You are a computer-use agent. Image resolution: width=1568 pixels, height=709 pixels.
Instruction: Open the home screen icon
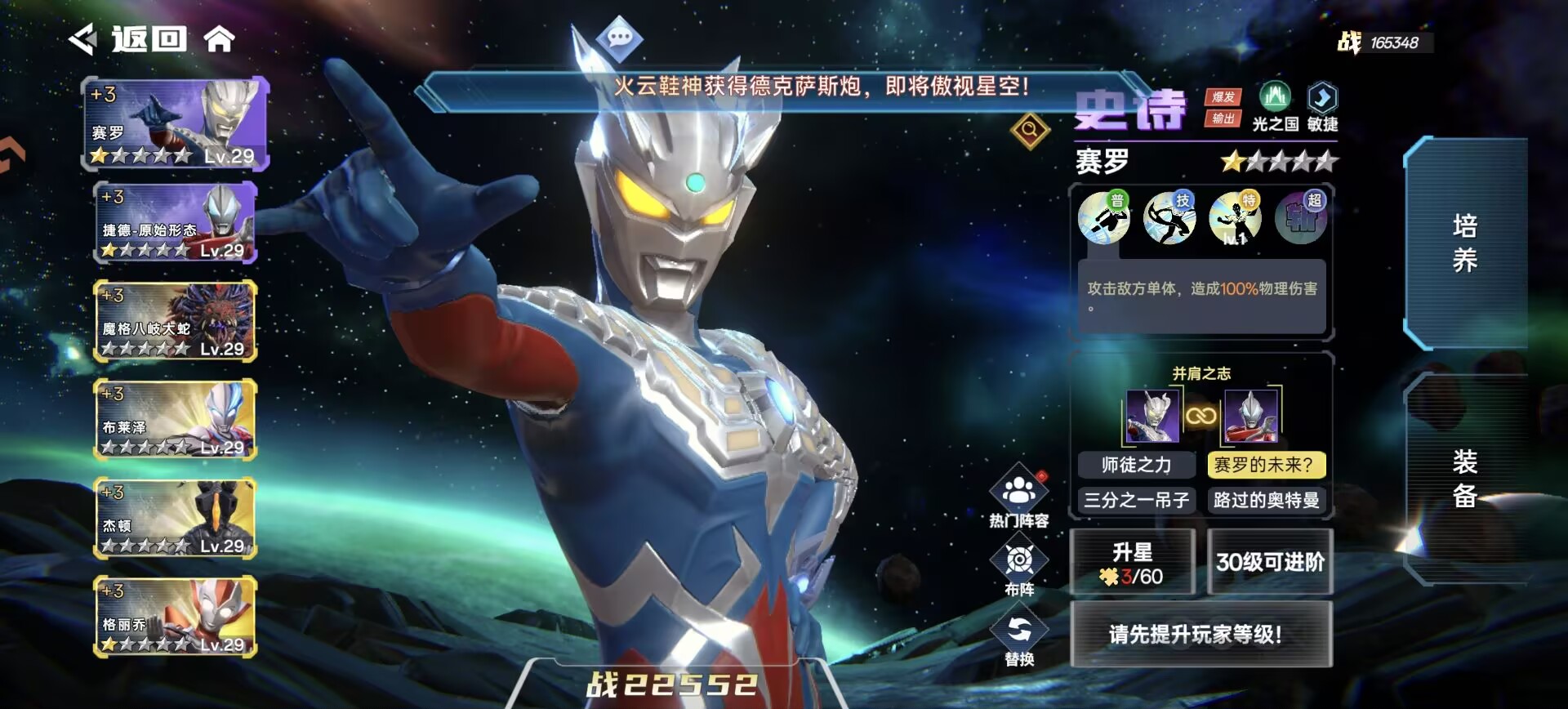click(x=219, y=38)
